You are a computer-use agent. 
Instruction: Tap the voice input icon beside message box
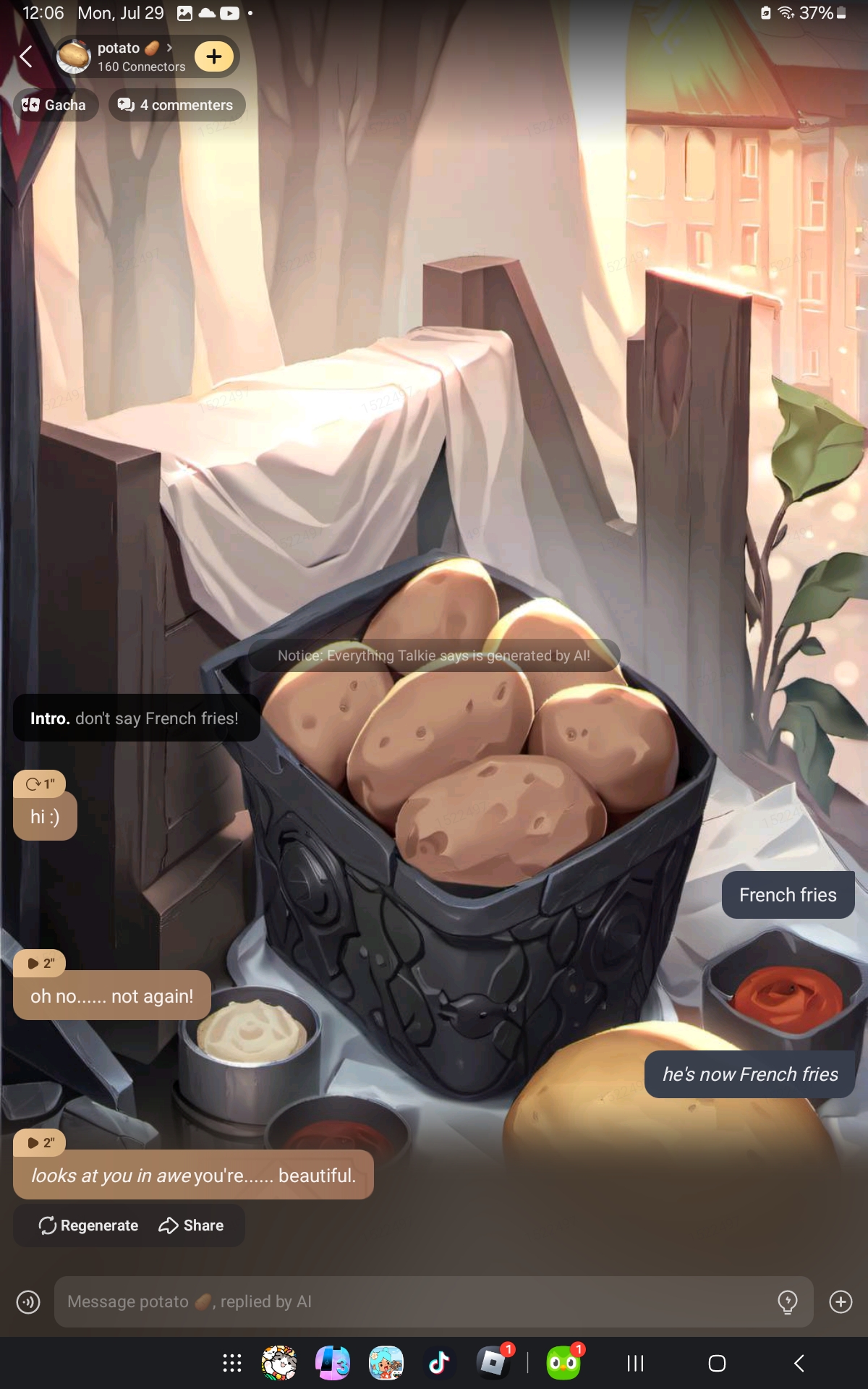point(28,1302)
